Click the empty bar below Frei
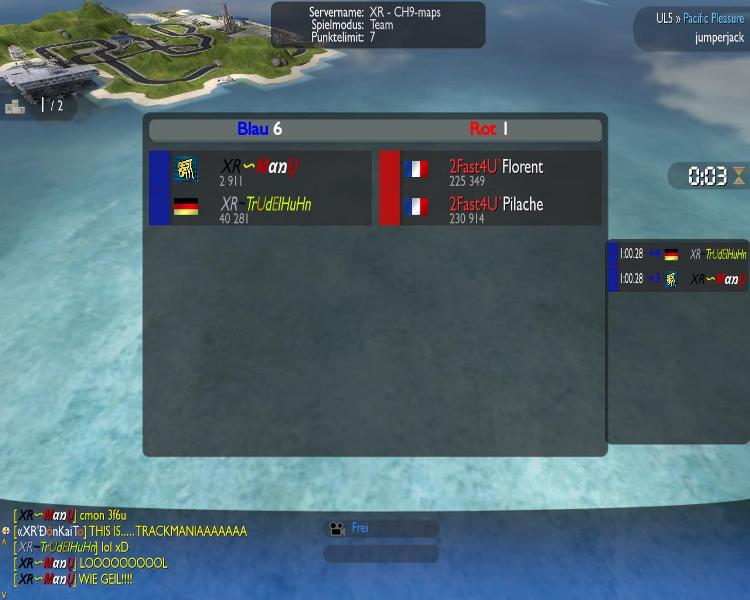750x600 pixels. click(381, 553)
